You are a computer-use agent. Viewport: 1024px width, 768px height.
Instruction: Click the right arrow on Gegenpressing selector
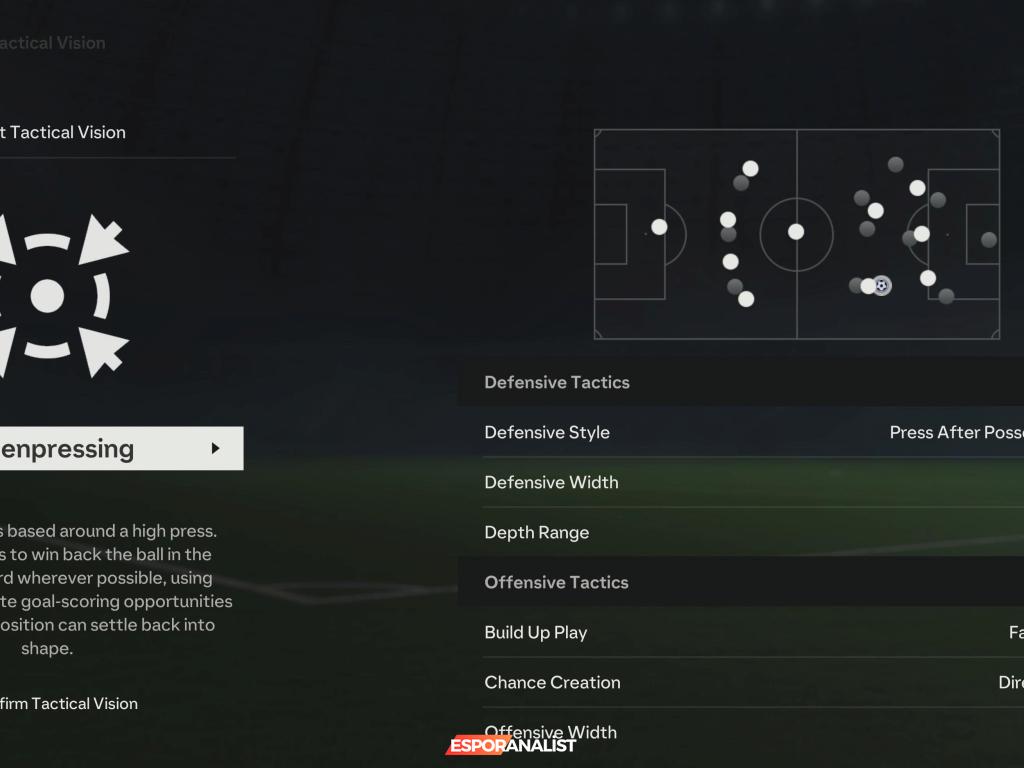coord(215,449)
